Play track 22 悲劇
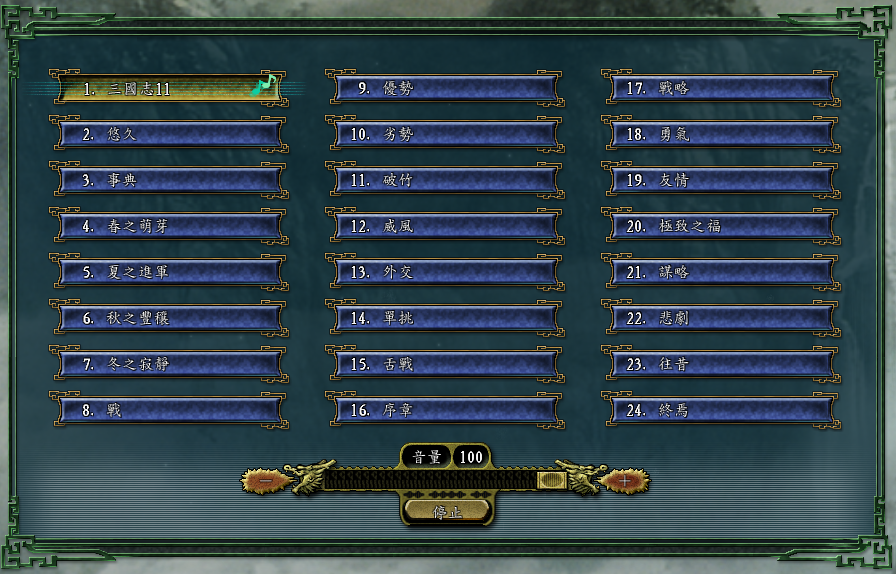The width and height of the screenshot is (896, 574). [x=720, y=318]
